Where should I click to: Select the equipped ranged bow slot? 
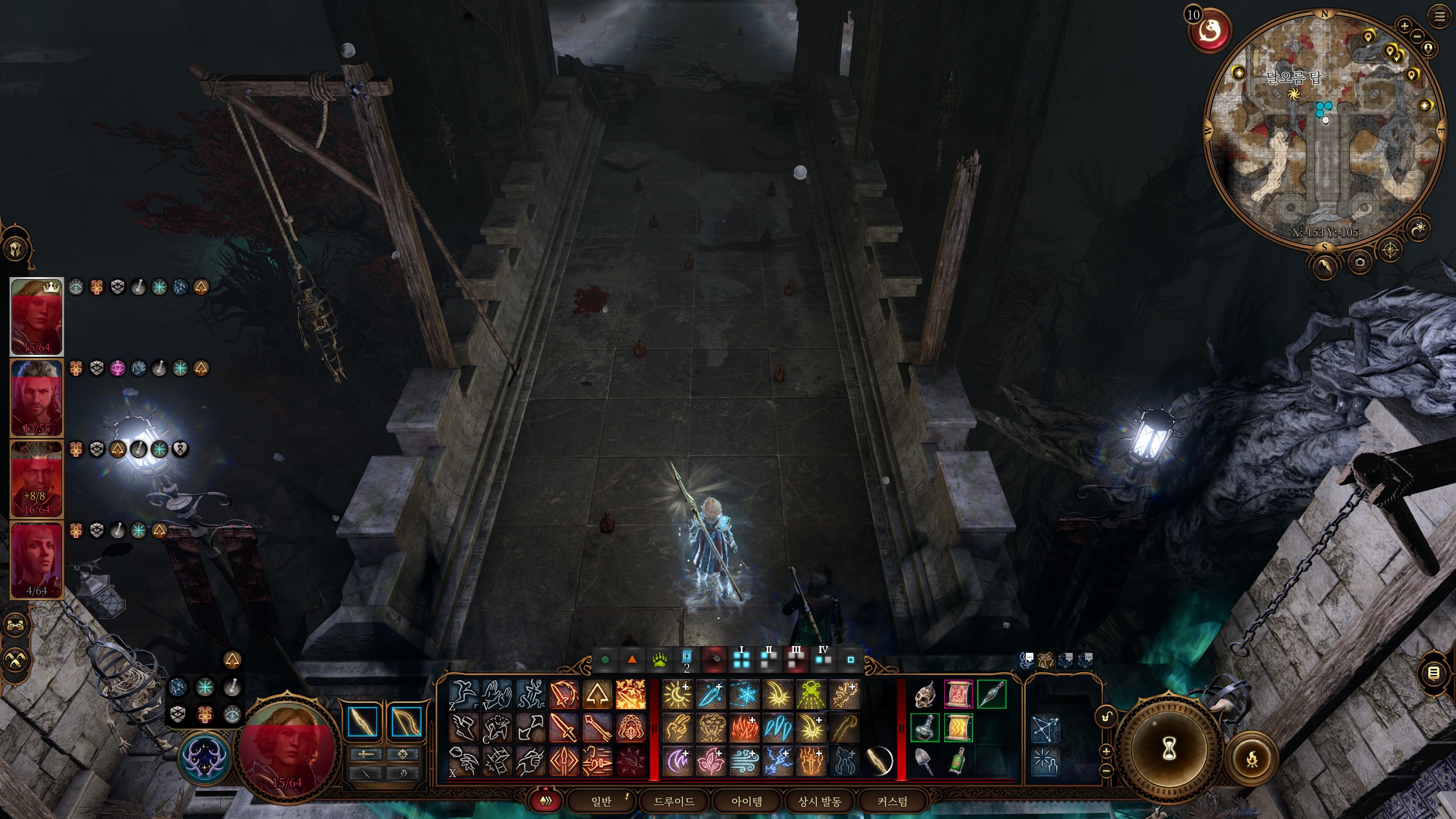pyautogui.click(x=406, y=721)
